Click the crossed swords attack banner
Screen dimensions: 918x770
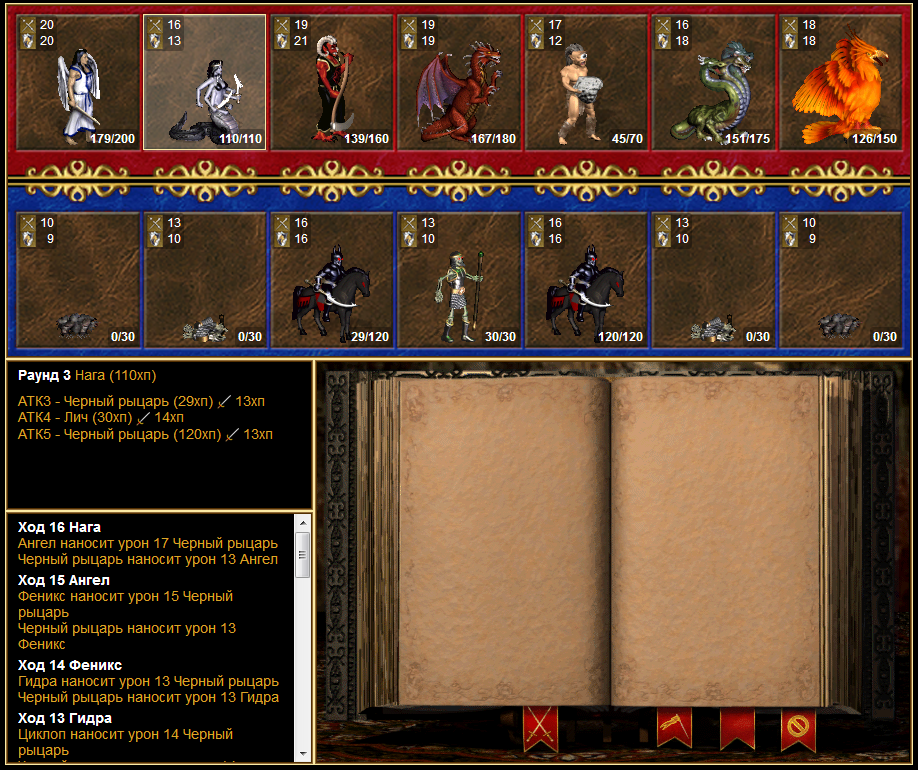coord(540,728)
